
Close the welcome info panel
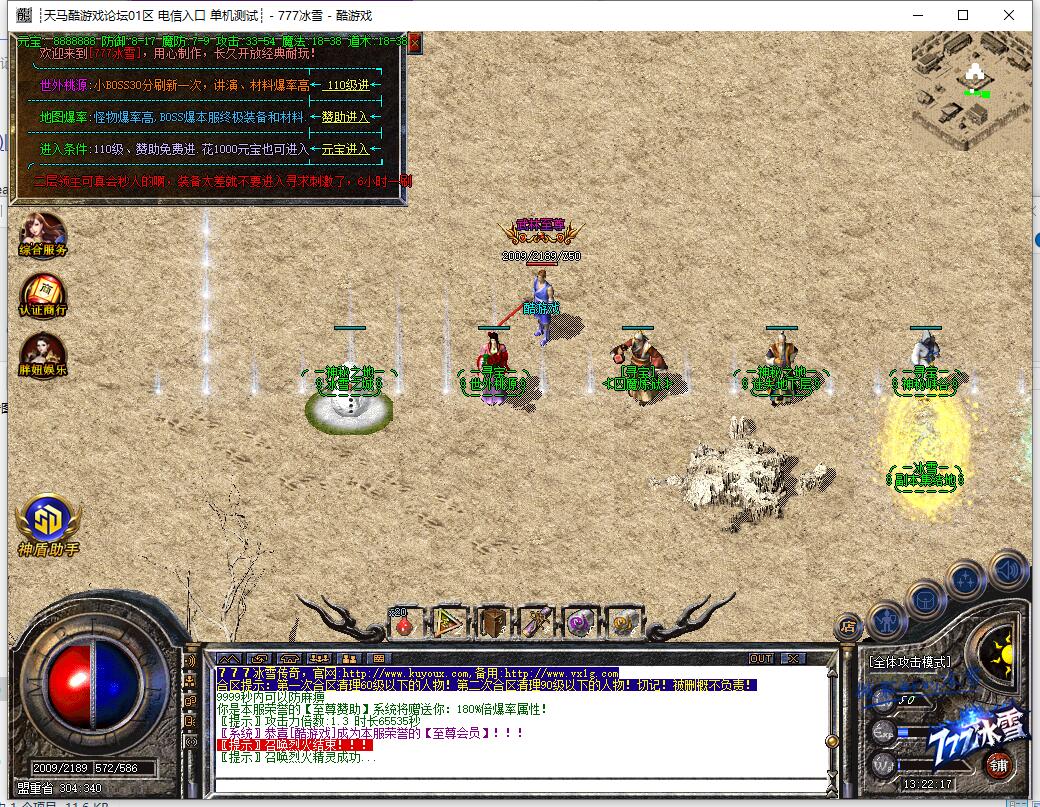click(x=414, y=42)
